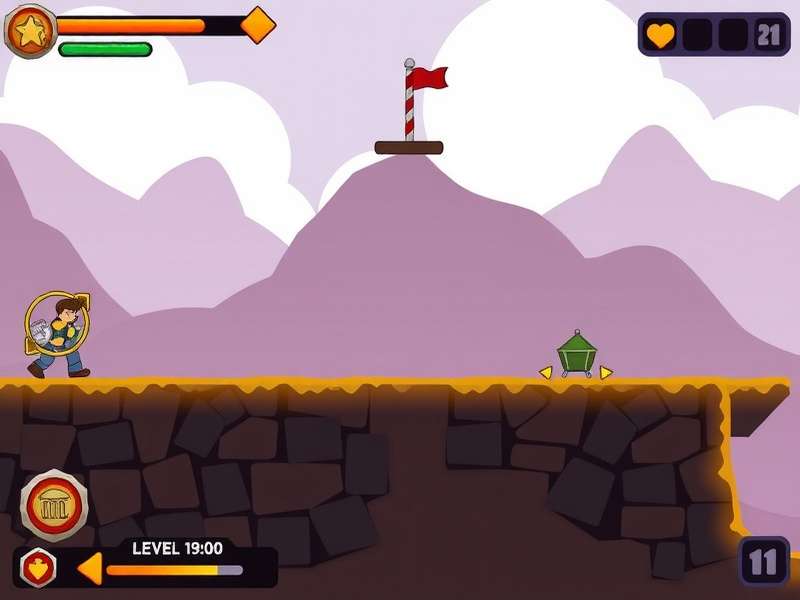
Task: Click the orange heart slot
Action: pyautogui.click(x=660, y=35)
